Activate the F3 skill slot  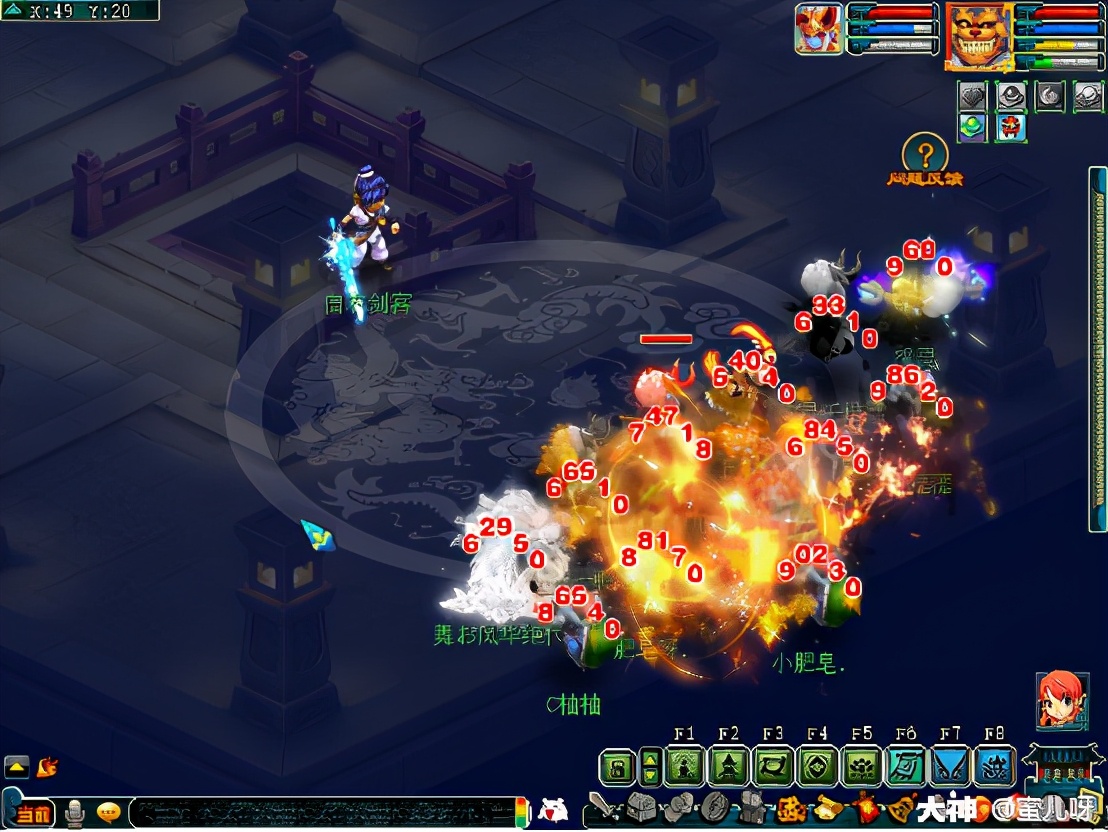click(773, 767)
